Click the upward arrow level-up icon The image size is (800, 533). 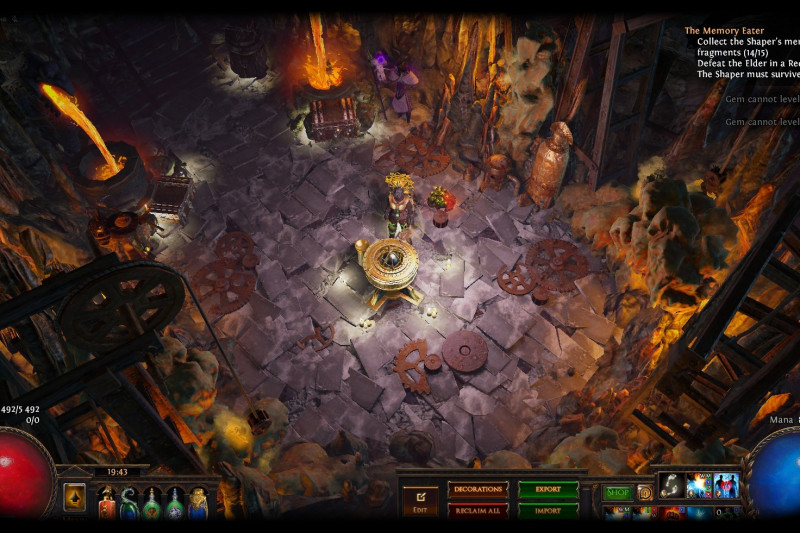(75, 497)
